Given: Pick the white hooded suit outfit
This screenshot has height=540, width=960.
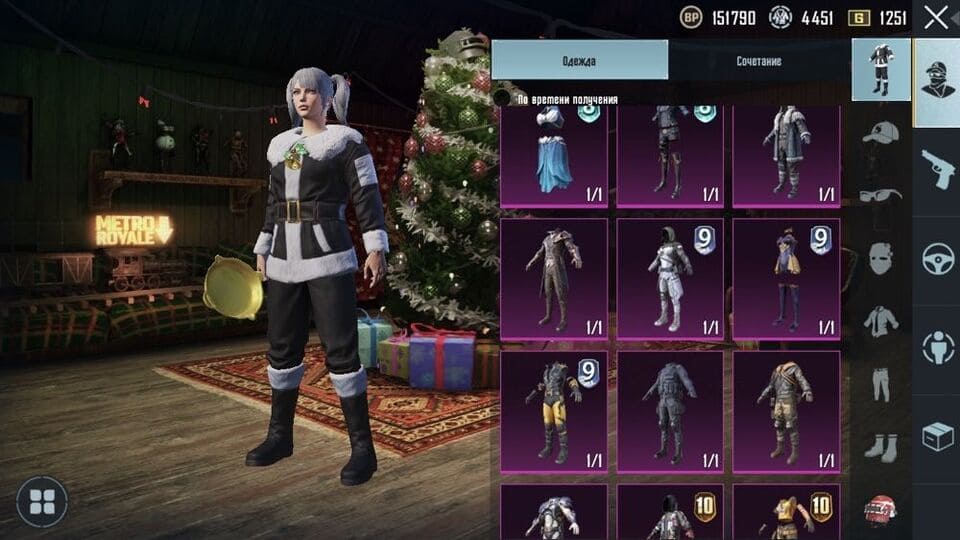Looking at the screenshot, I should 670,279.
